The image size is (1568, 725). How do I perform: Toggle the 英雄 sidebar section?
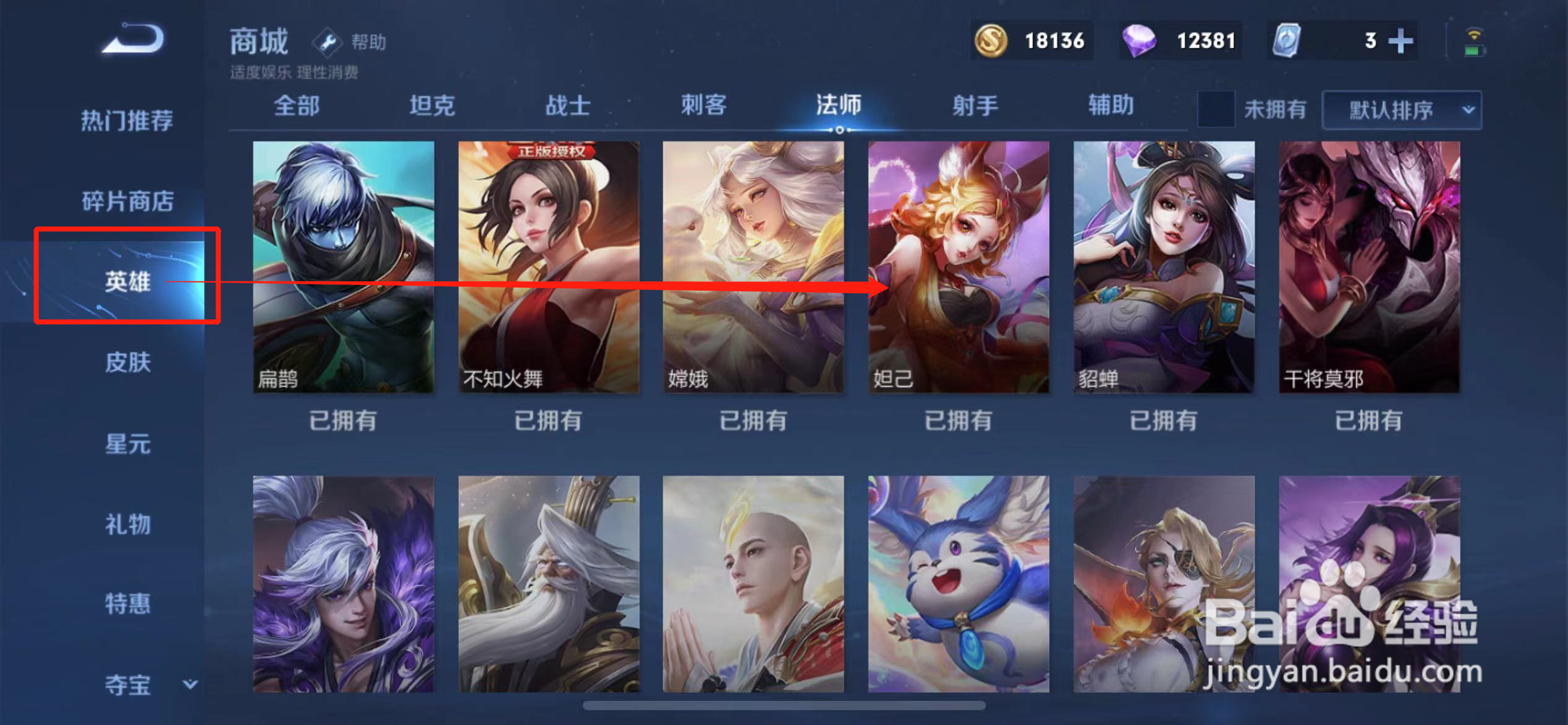[127, 282]
